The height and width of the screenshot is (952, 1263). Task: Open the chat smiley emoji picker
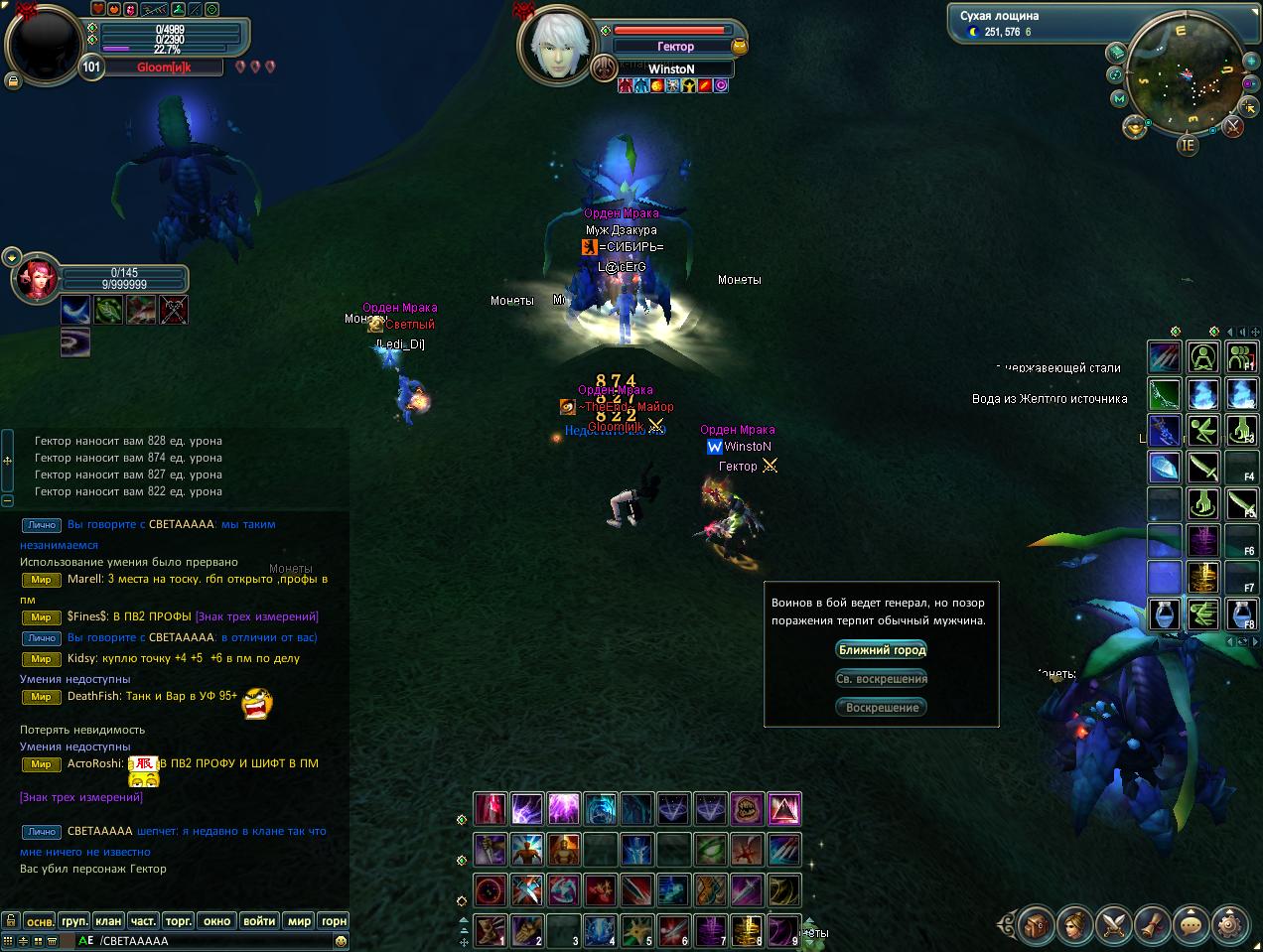click(x=342, y=941)
